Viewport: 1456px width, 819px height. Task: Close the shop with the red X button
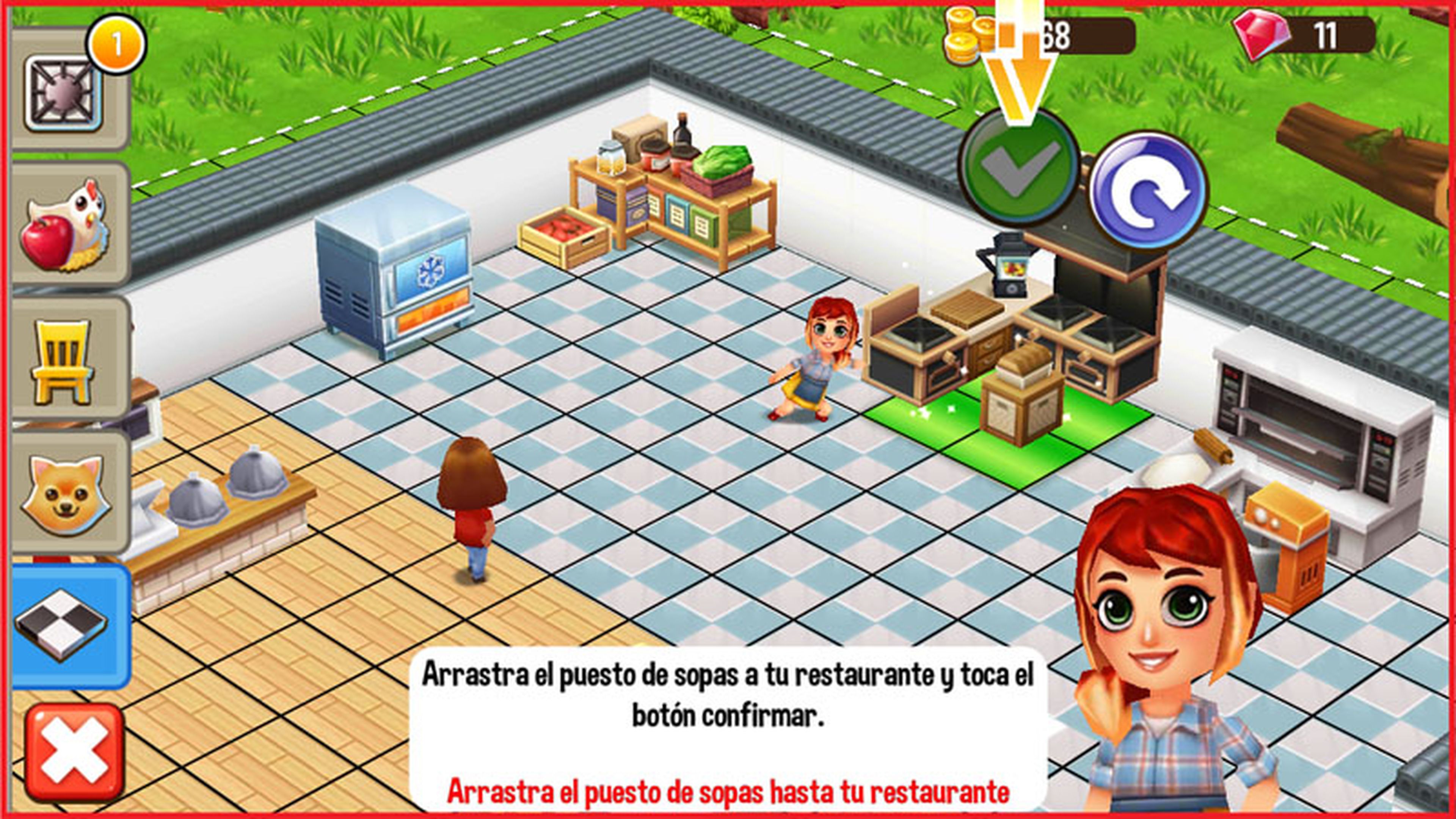[74, 752]
